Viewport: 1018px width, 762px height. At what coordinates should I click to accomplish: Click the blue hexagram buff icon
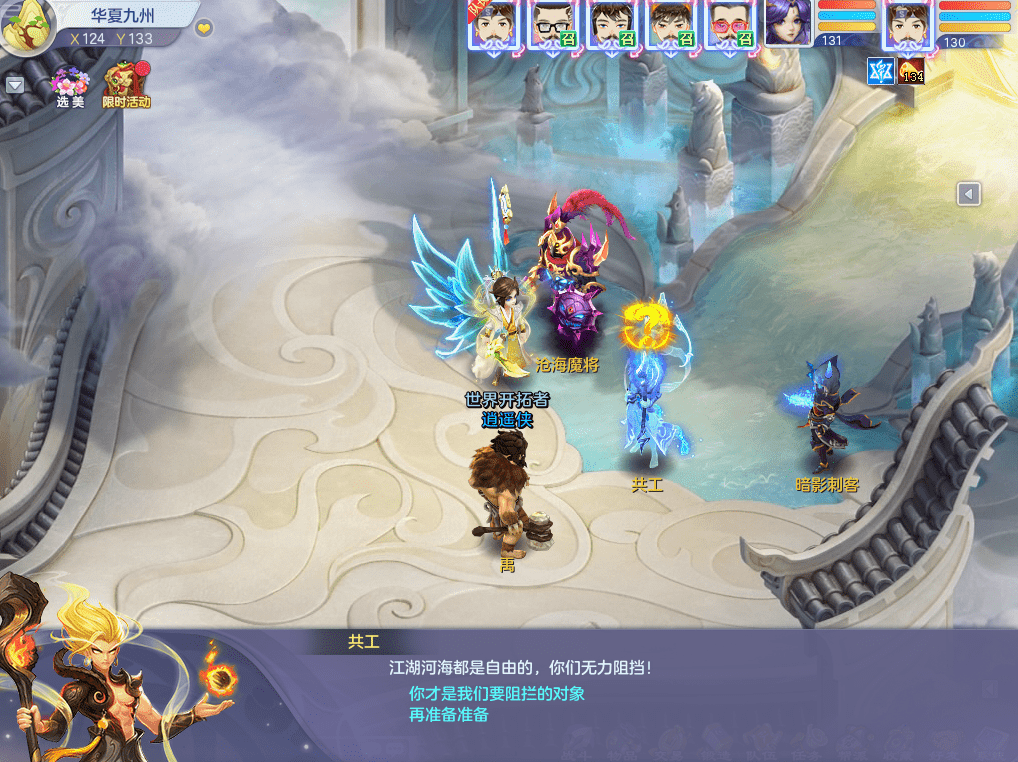(880, 71)
